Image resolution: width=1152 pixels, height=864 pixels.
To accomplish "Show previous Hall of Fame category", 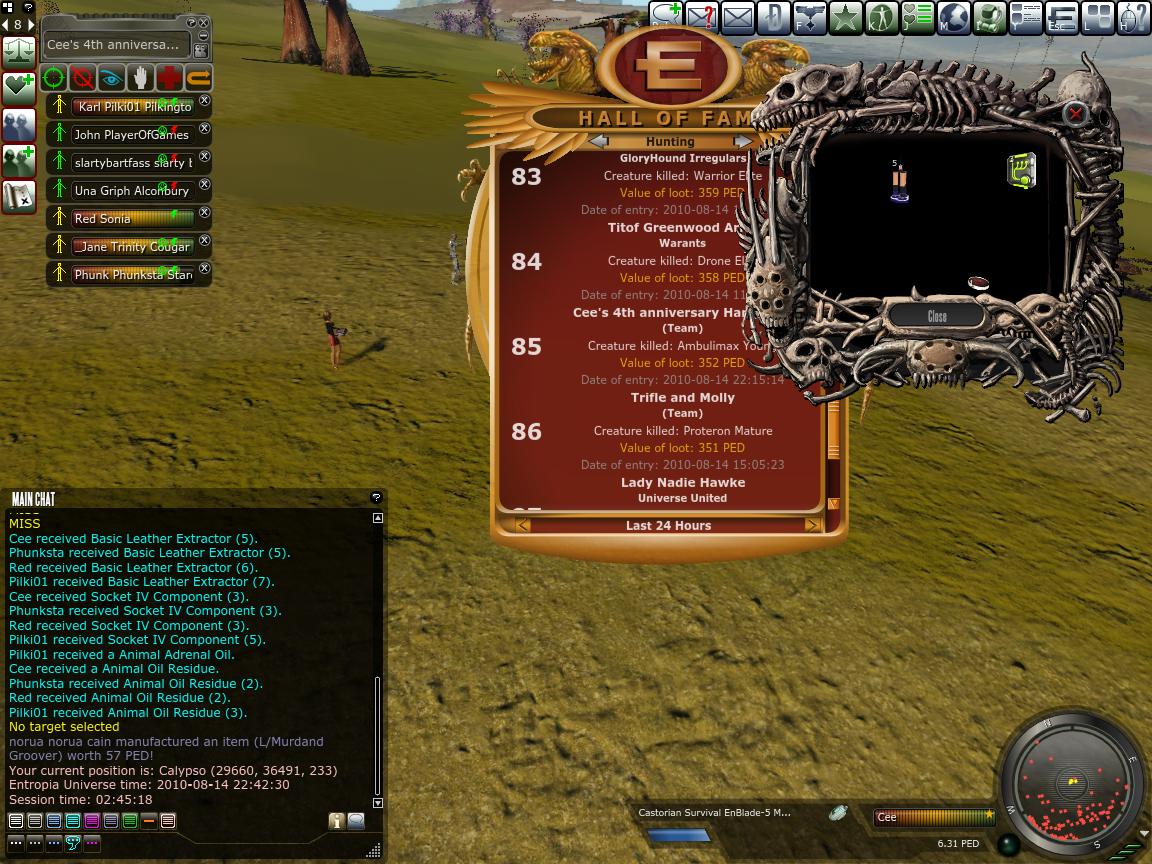I will coord(598,142).
